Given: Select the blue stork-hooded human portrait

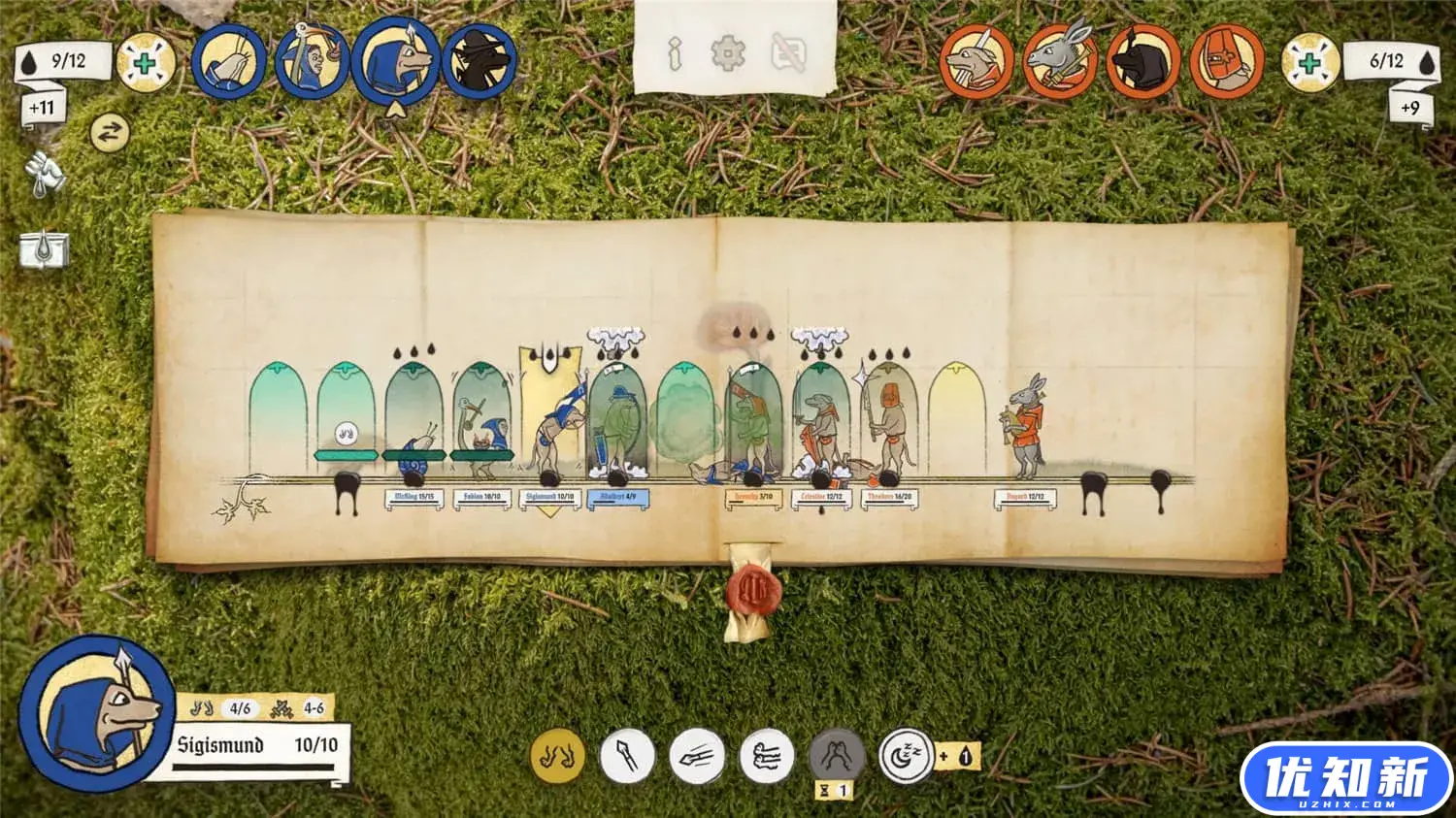Looking at the screenshot, I should tap(312, 62).
